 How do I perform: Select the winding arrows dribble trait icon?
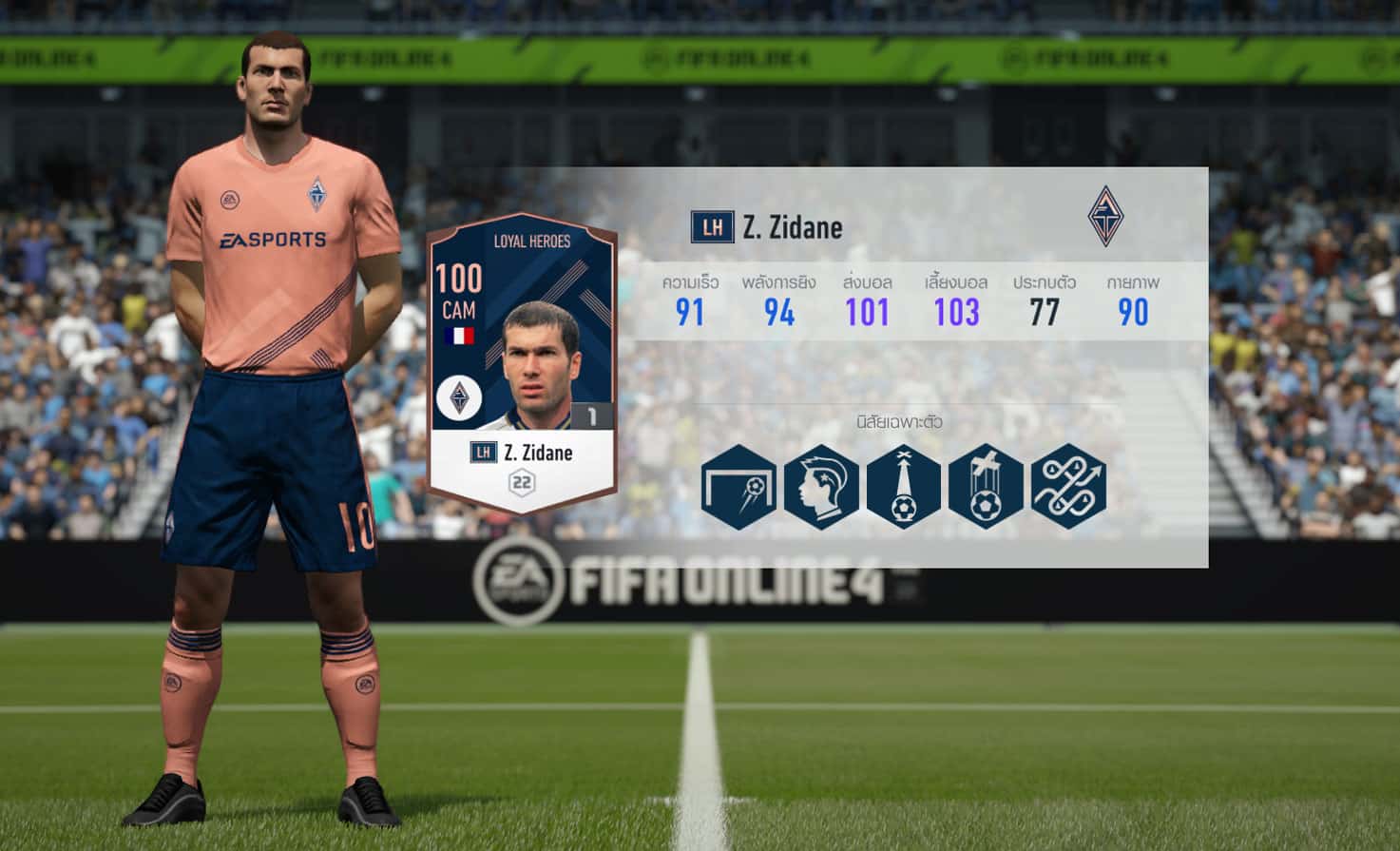coord(1068,487)
